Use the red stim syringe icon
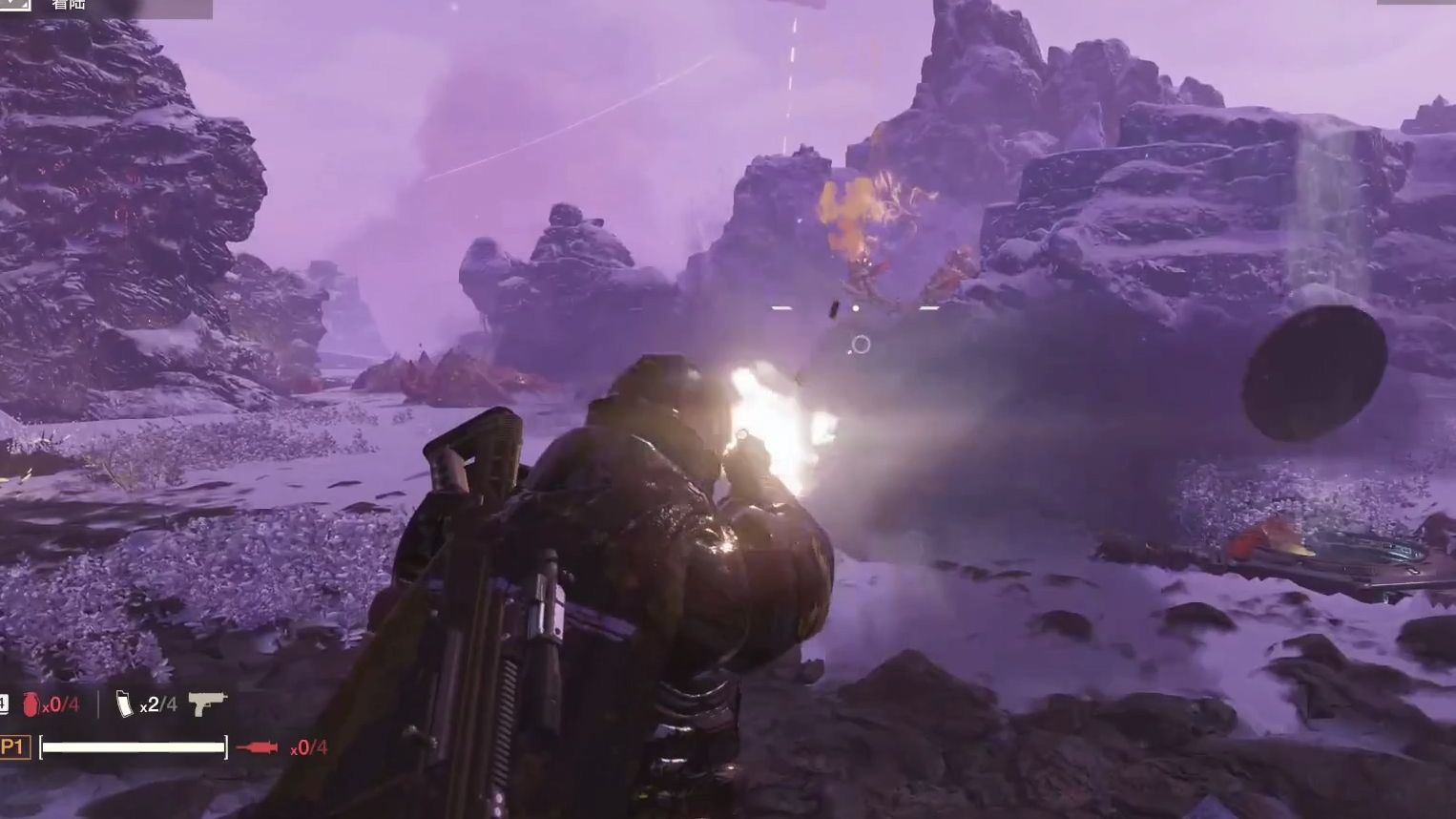This screenshot has width=1456, height=819. [x=257, y=747]
